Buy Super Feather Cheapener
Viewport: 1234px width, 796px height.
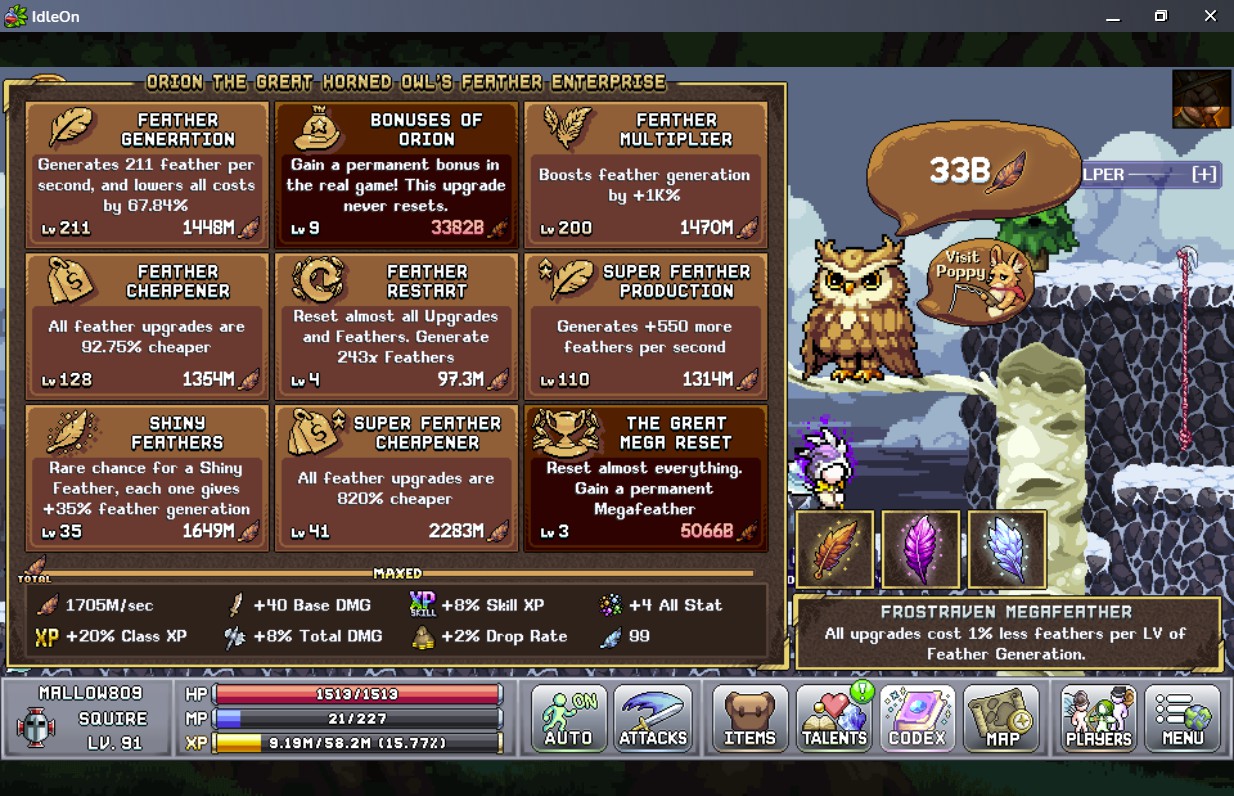[396, 479]
